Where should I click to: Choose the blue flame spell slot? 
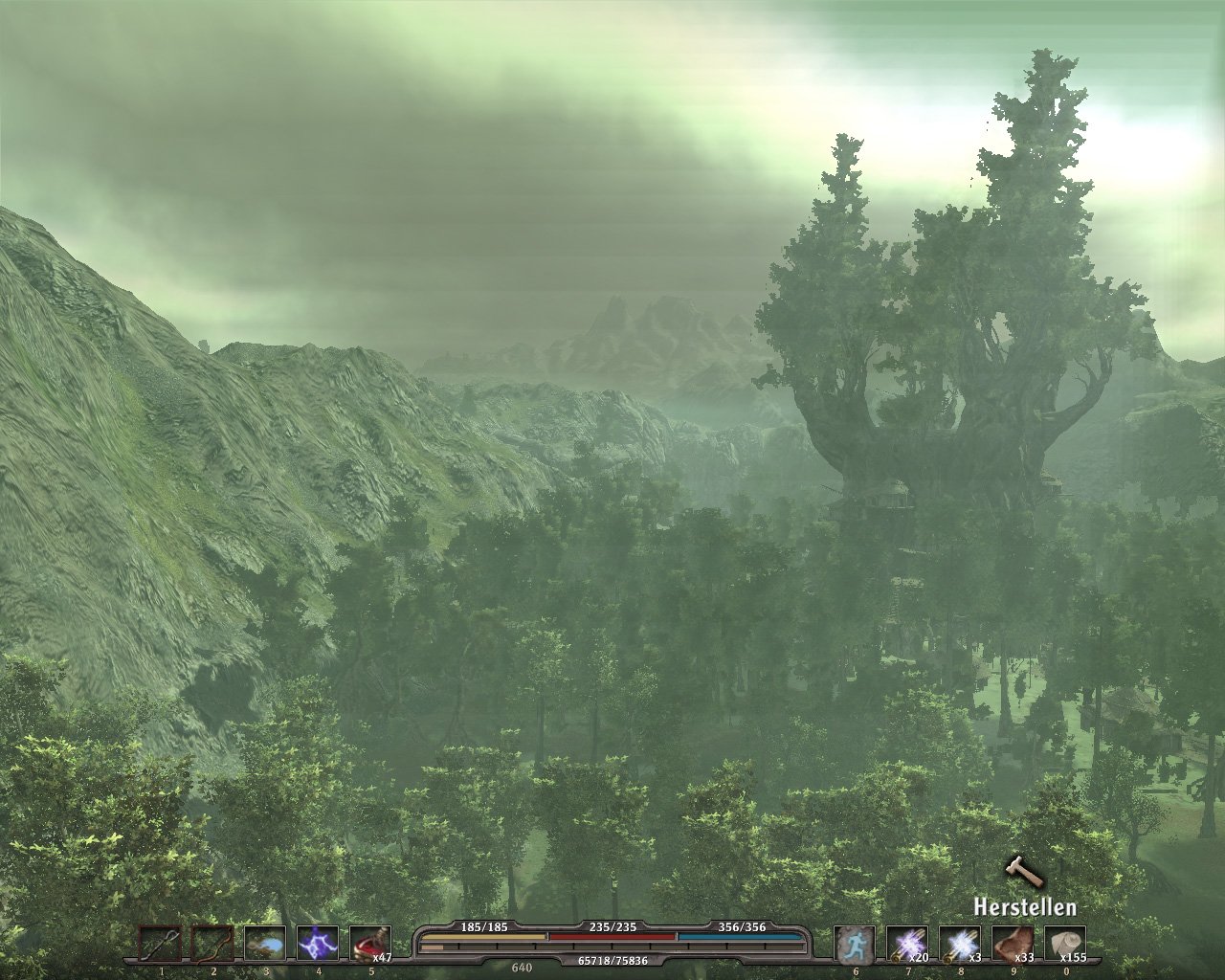point(265,944)
